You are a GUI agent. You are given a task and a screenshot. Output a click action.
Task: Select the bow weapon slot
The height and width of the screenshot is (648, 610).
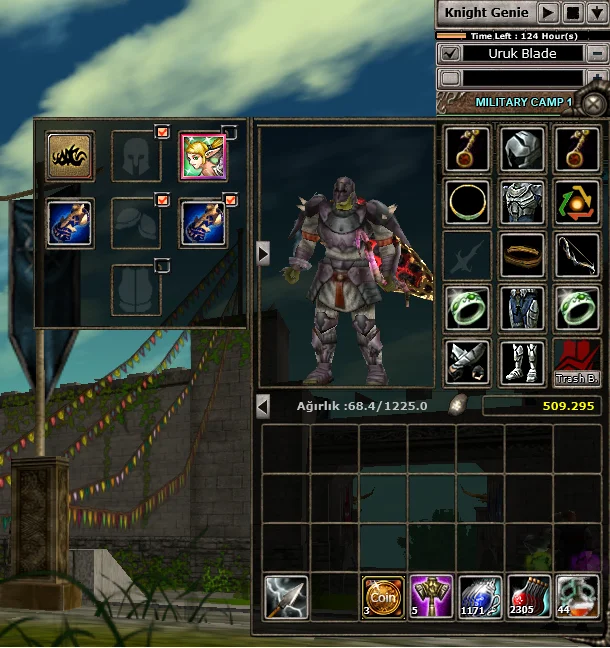click(577, 256)
